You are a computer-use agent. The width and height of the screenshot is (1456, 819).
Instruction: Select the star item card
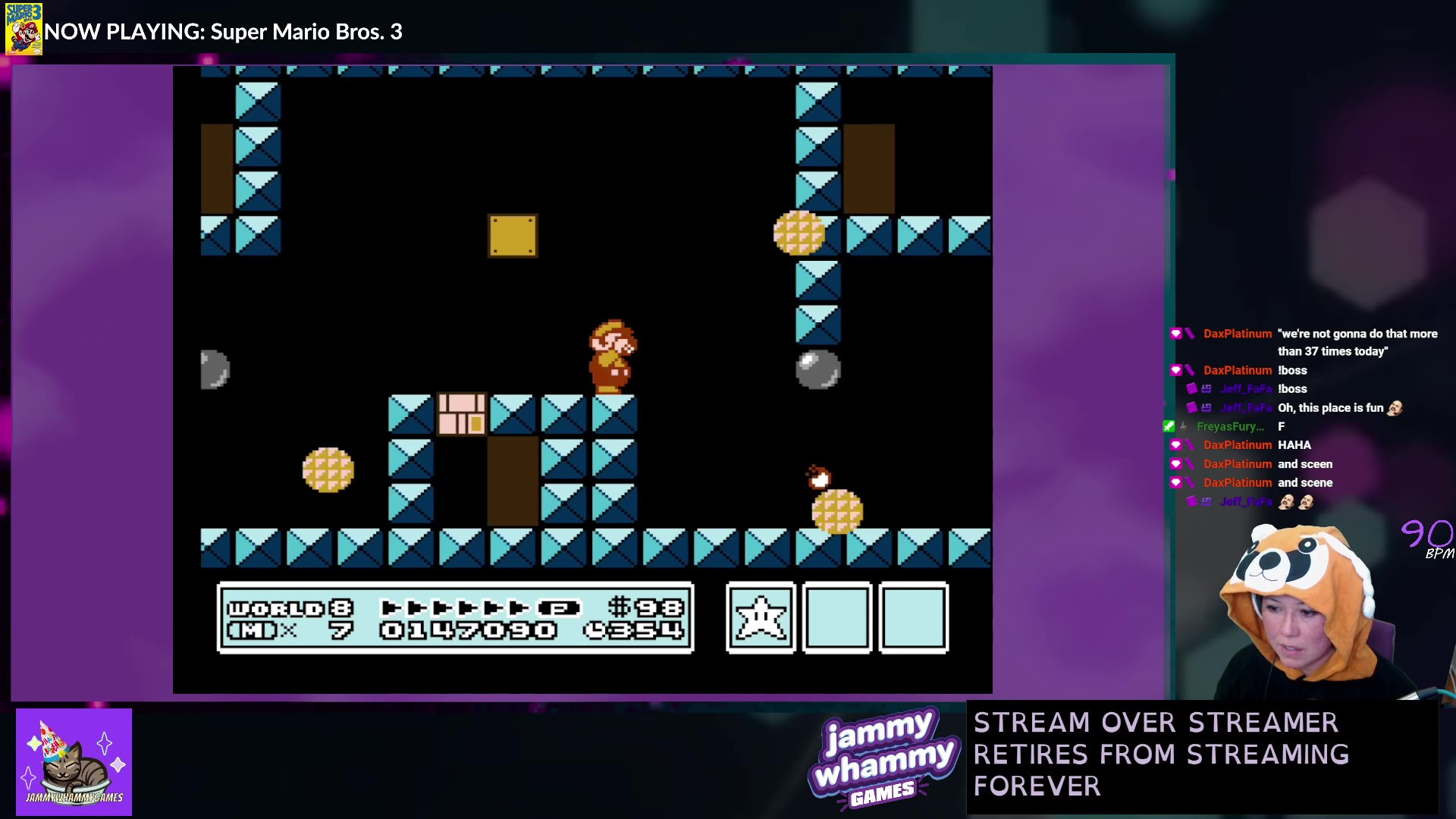tap(760, 617)
